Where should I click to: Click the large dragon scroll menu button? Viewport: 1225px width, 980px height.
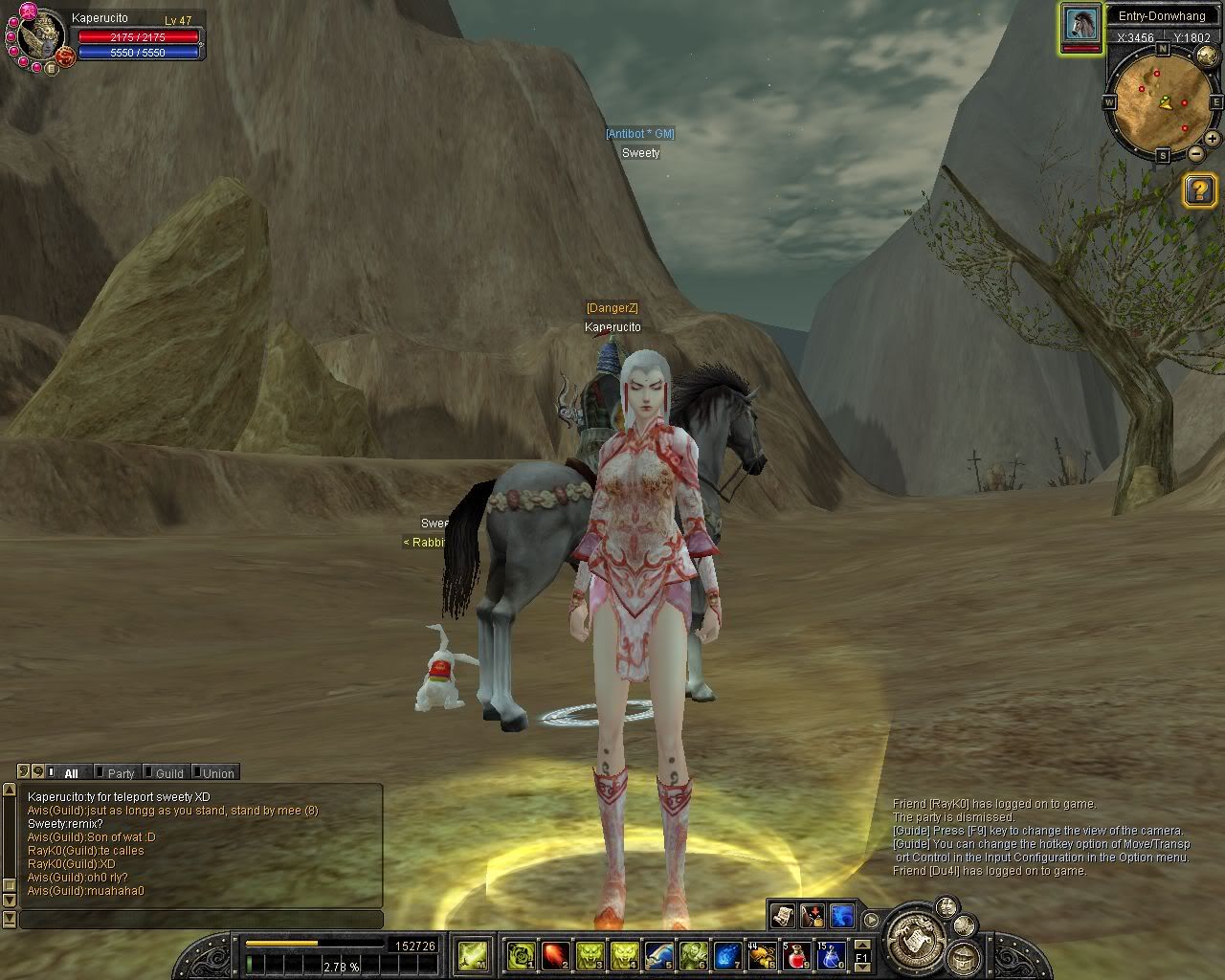916,938
